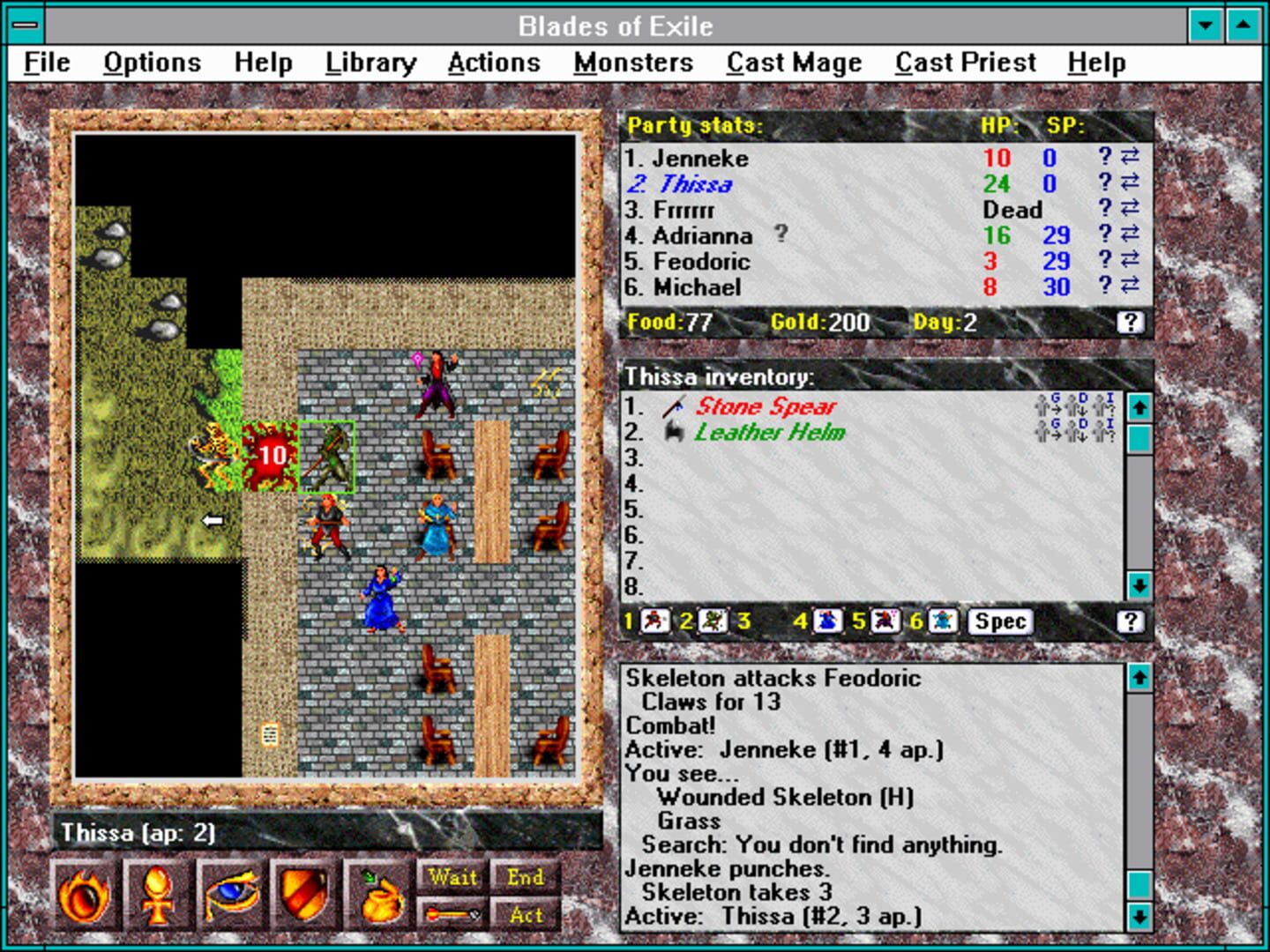1270x952 pixels.
Task: Click the Spec button
Action: click(x=999, y=621)
